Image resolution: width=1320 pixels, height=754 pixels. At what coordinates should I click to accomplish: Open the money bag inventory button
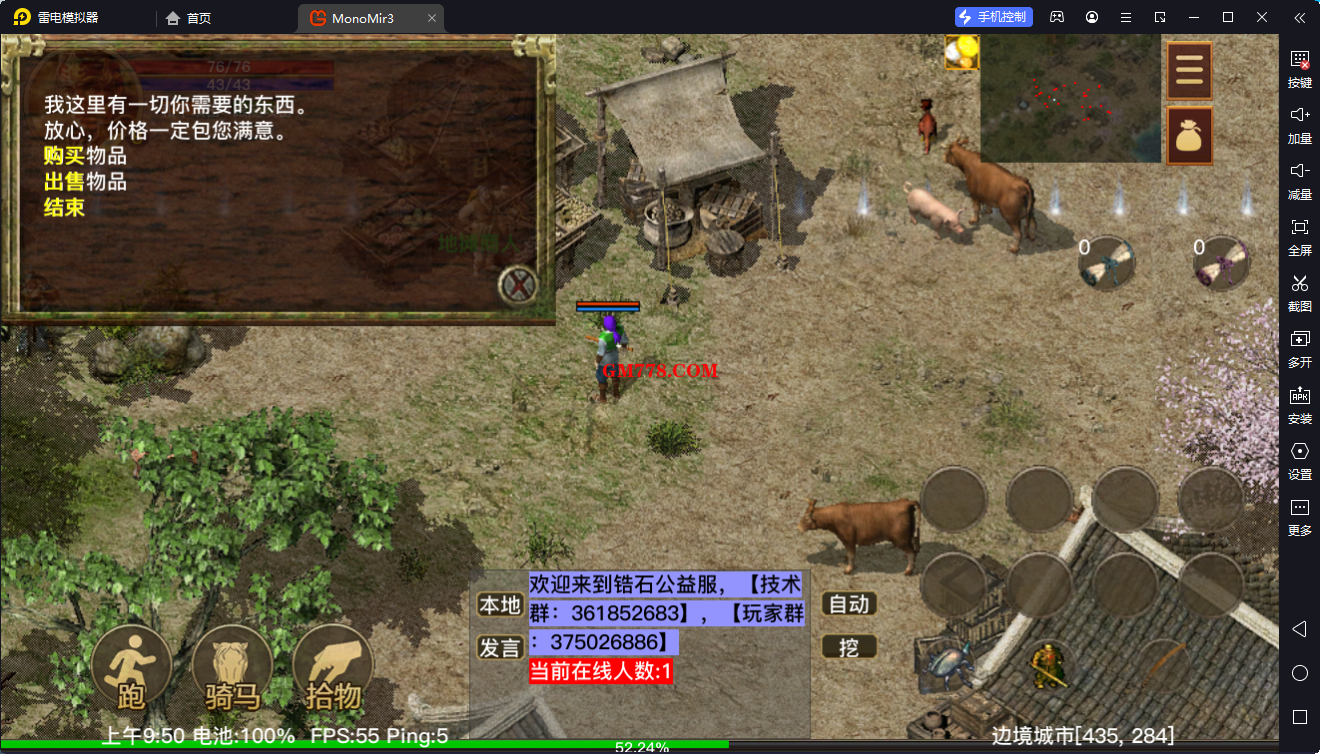click(x=1189, y=135)
